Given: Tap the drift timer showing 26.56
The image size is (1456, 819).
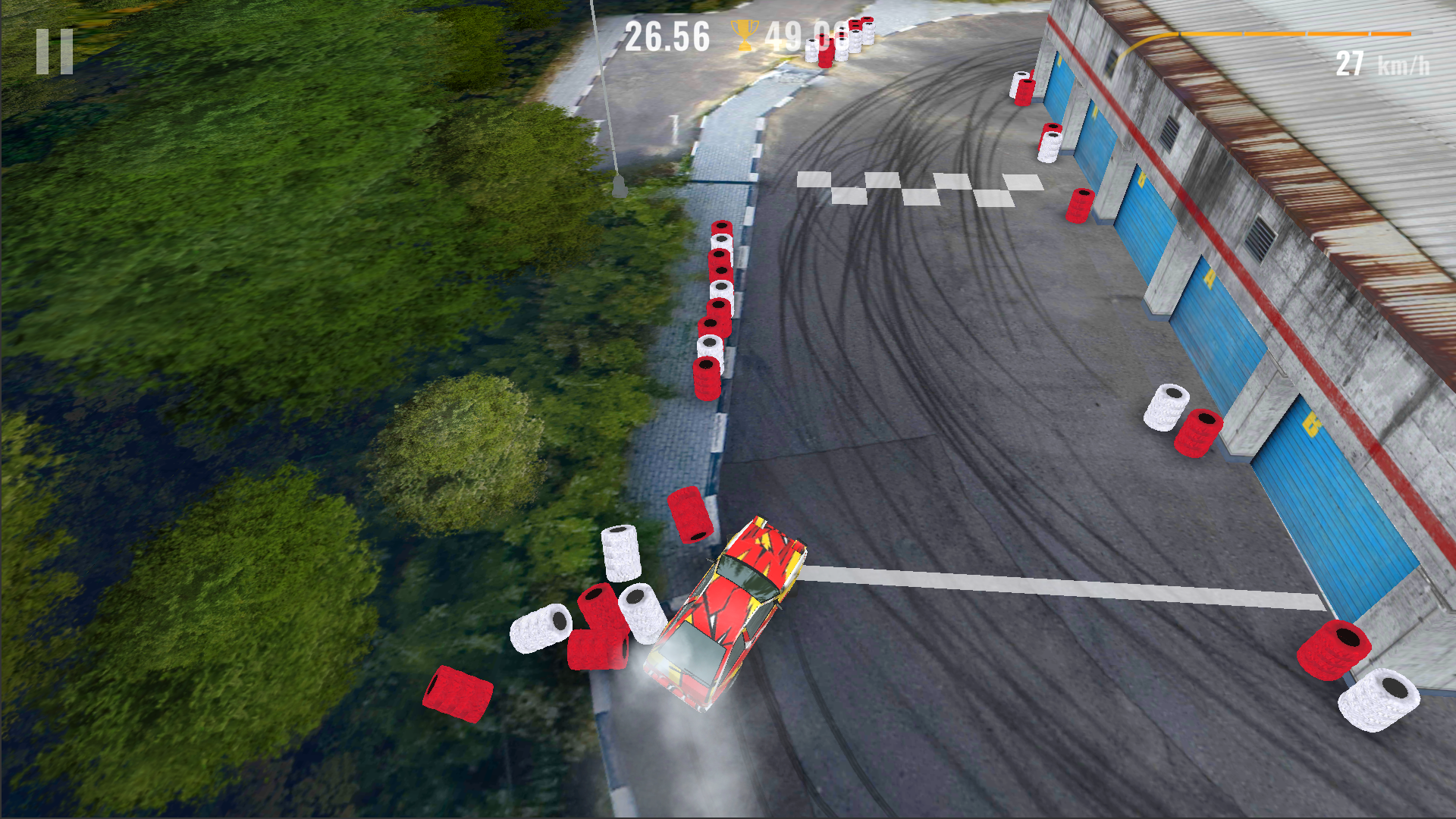Looking at the screenshot, I should tap(667, 33).
